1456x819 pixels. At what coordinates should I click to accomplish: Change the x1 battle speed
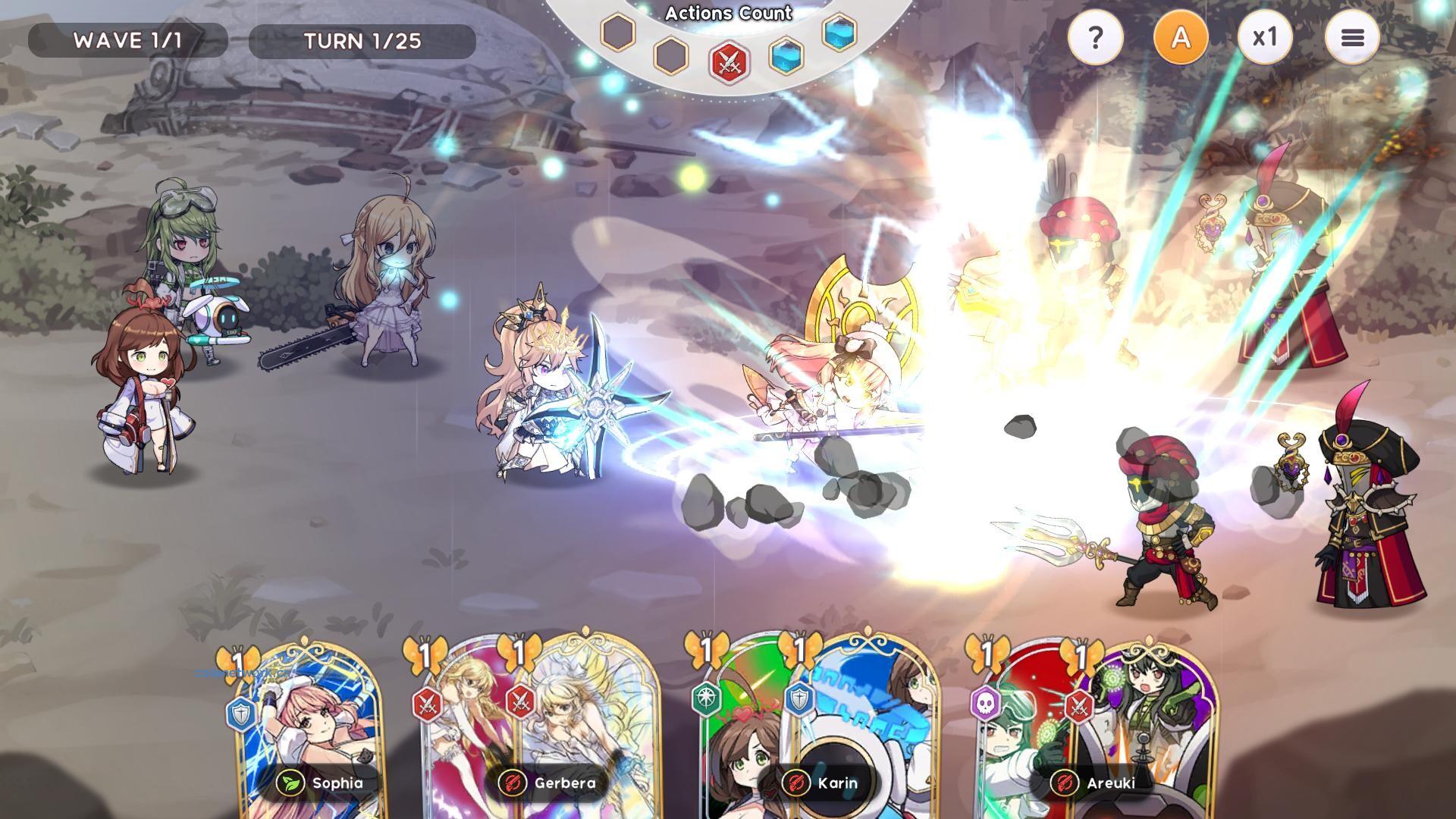tap(1264, 38)
